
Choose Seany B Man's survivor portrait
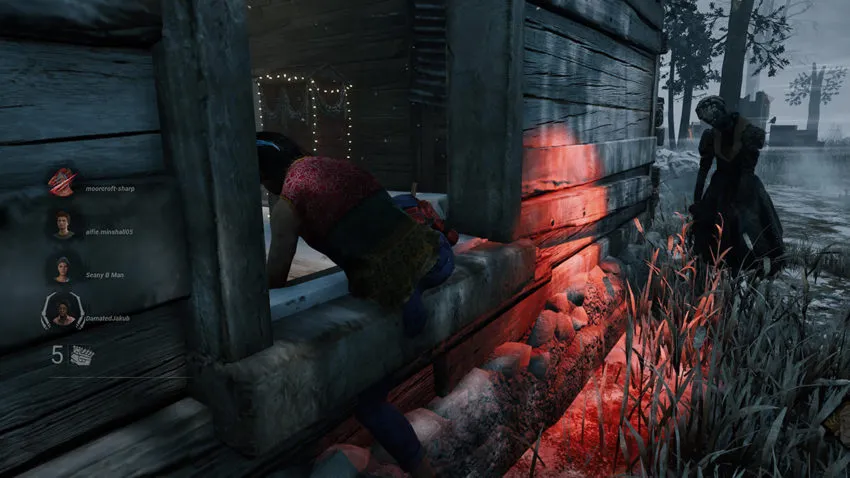click(63, 269)
